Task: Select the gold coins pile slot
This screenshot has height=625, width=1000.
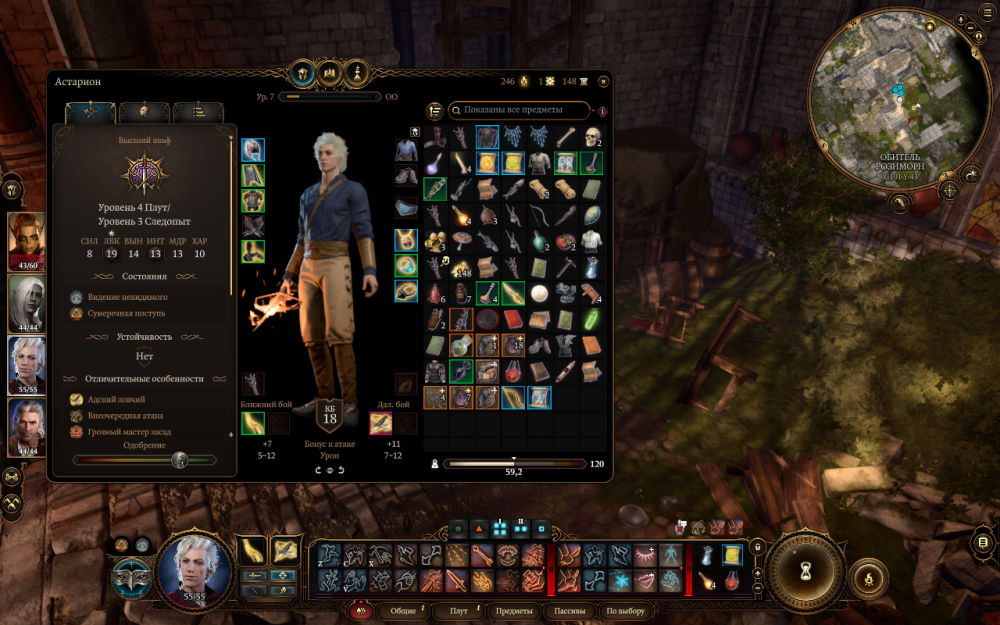Action: coord(461,268)
